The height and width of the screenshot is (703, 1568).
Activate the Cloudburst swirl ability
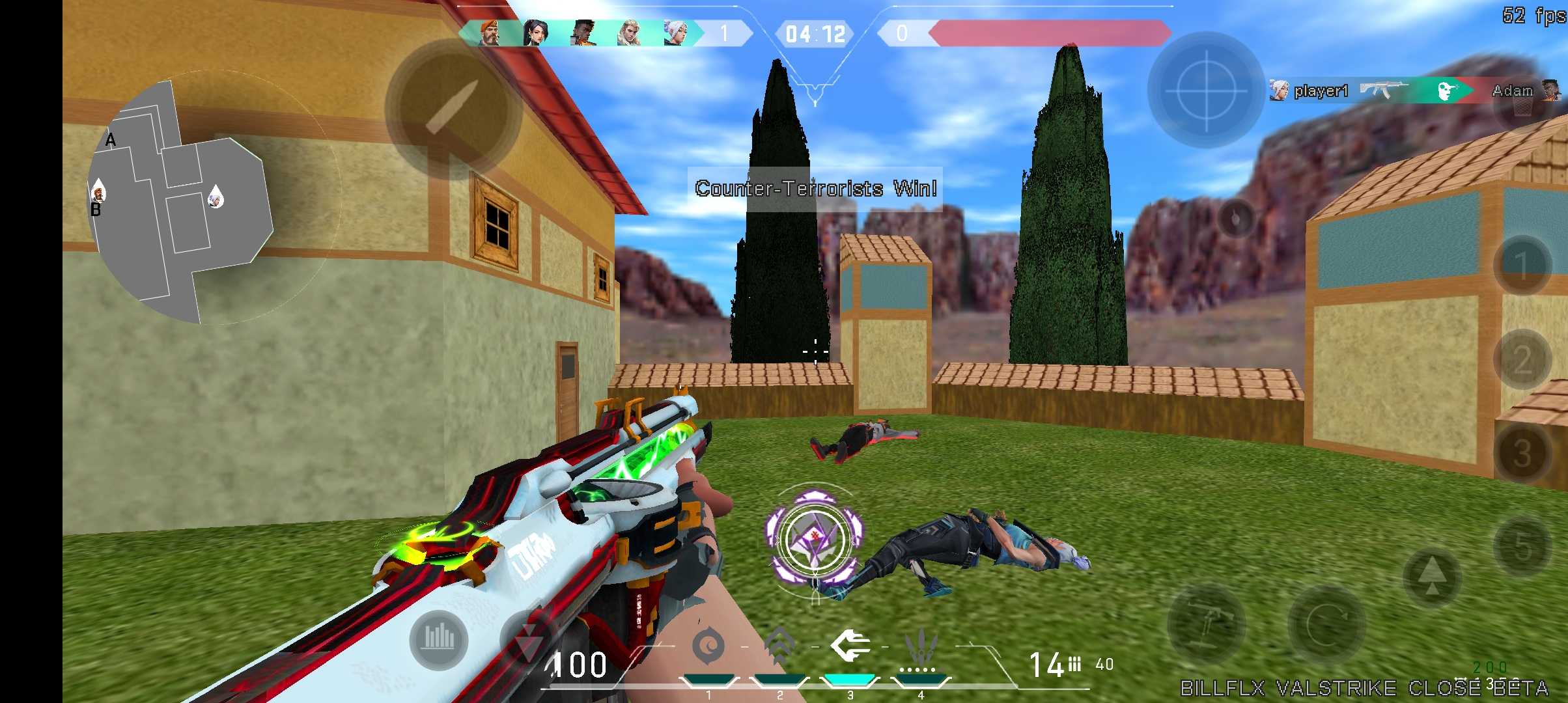click(x=708, y=647)
